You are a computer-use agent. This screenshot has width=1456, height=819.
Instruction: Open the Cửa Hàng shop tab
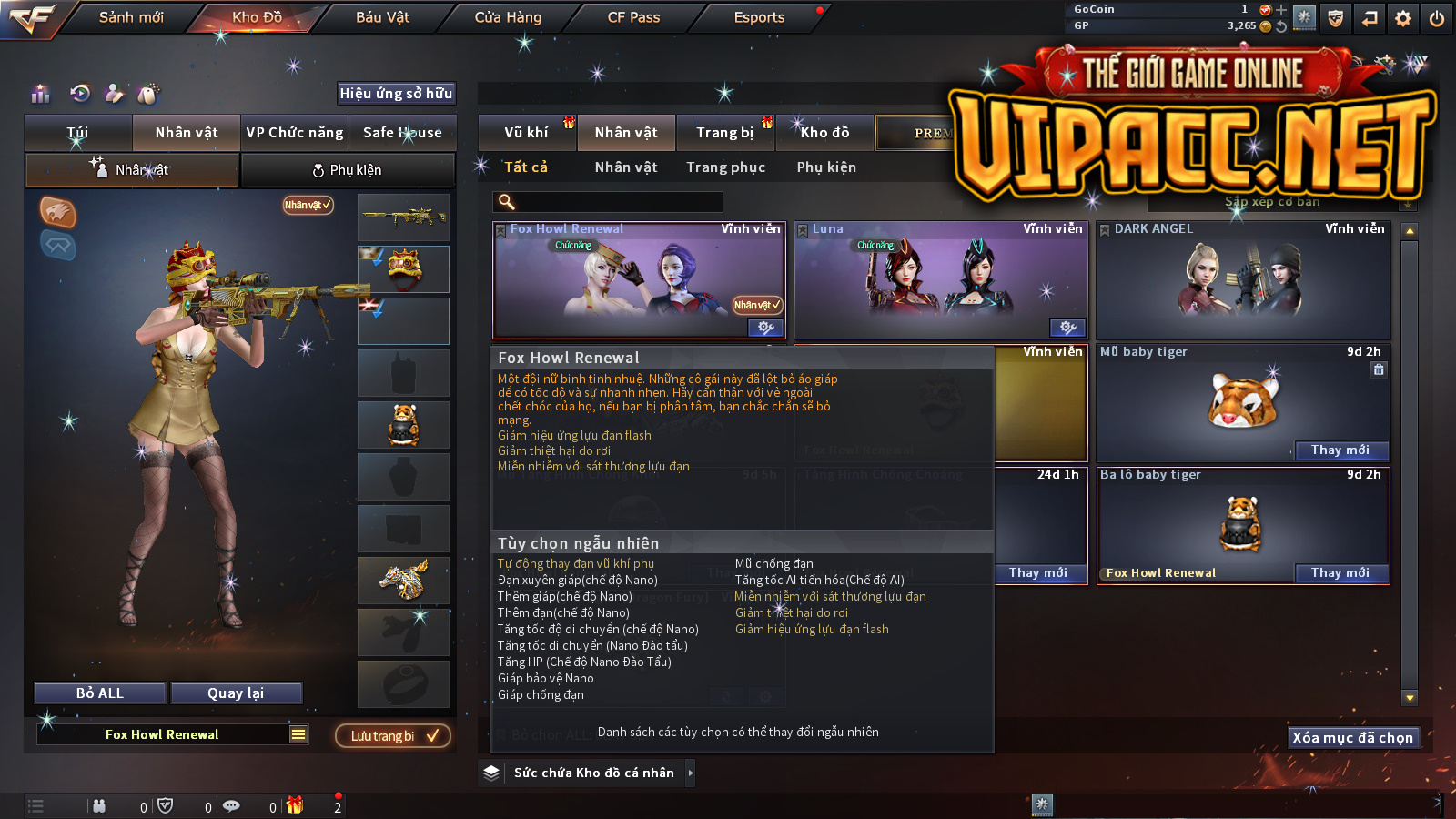pos(508,17)
